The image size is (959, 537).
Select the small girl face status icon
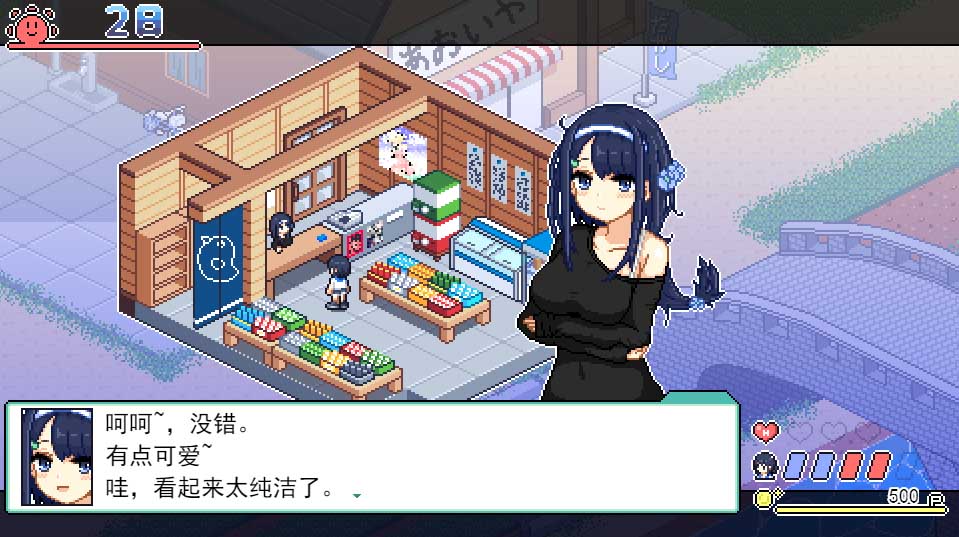coord(765,465)
